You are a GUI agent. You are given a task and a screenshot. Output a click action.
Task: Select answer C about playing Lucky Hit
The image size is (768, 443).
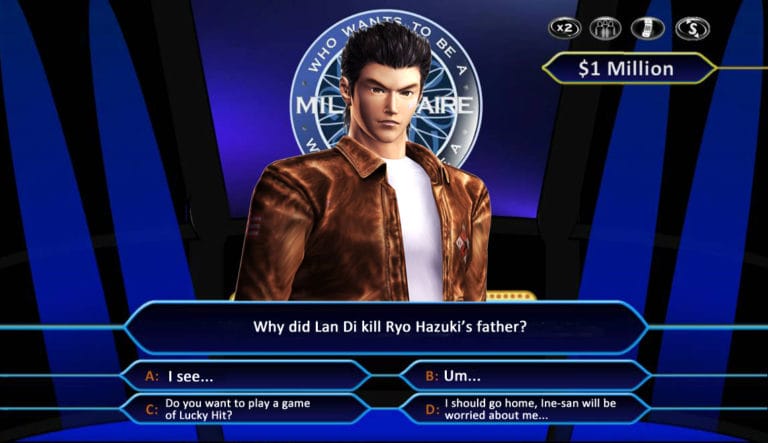coord(245,409)
